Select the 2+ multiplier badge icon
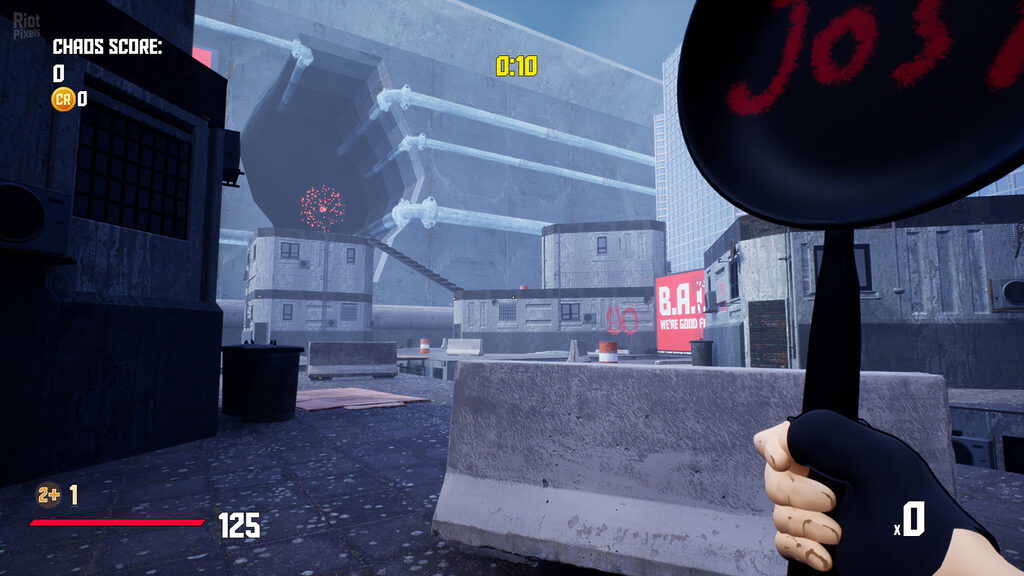1024x576 pixels. tap(48, 494)
